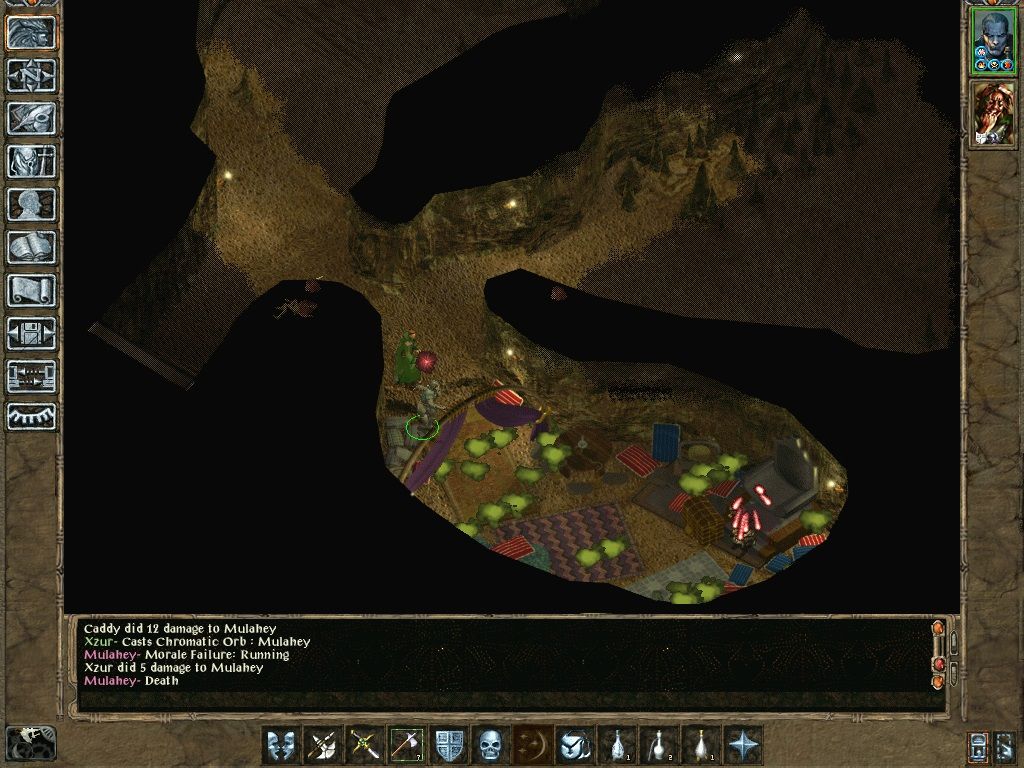1024x768 pixels.
Task: Click the skull ability icon
Action: pos(492,745)
